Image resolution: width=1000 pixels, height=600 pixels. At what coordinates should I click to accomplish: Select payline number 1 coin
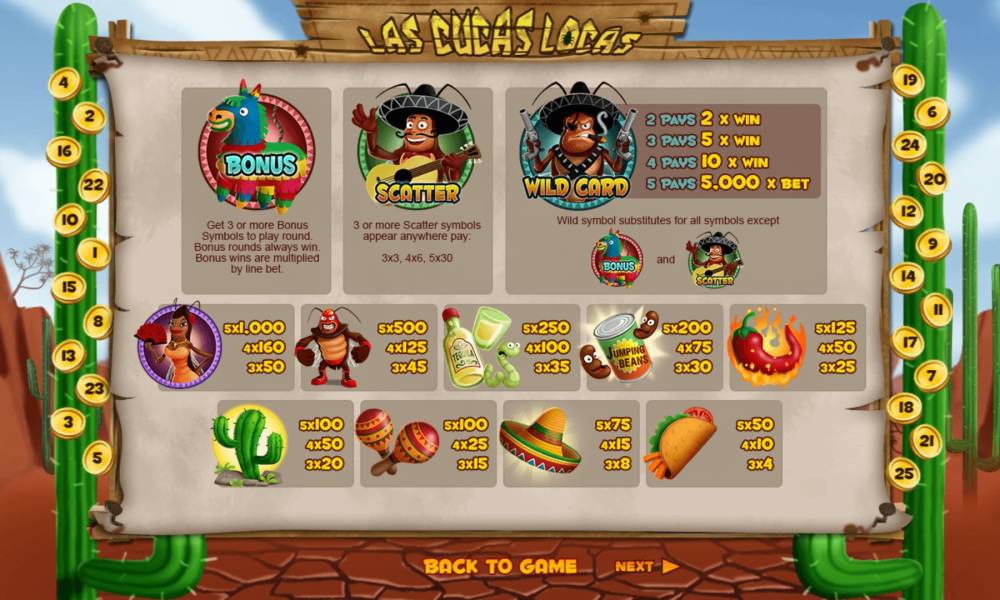93,254
